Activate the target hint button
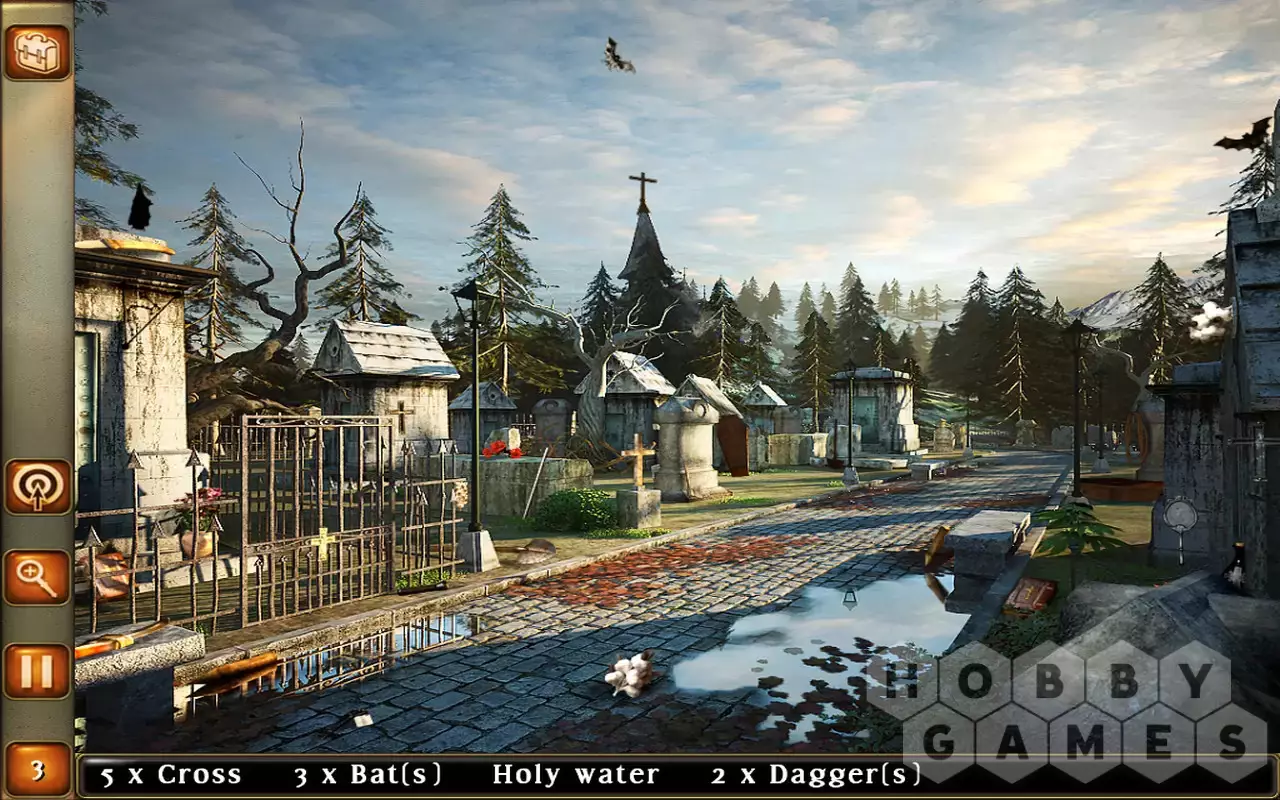This screenshot has height=800, width=1280. 37,487
